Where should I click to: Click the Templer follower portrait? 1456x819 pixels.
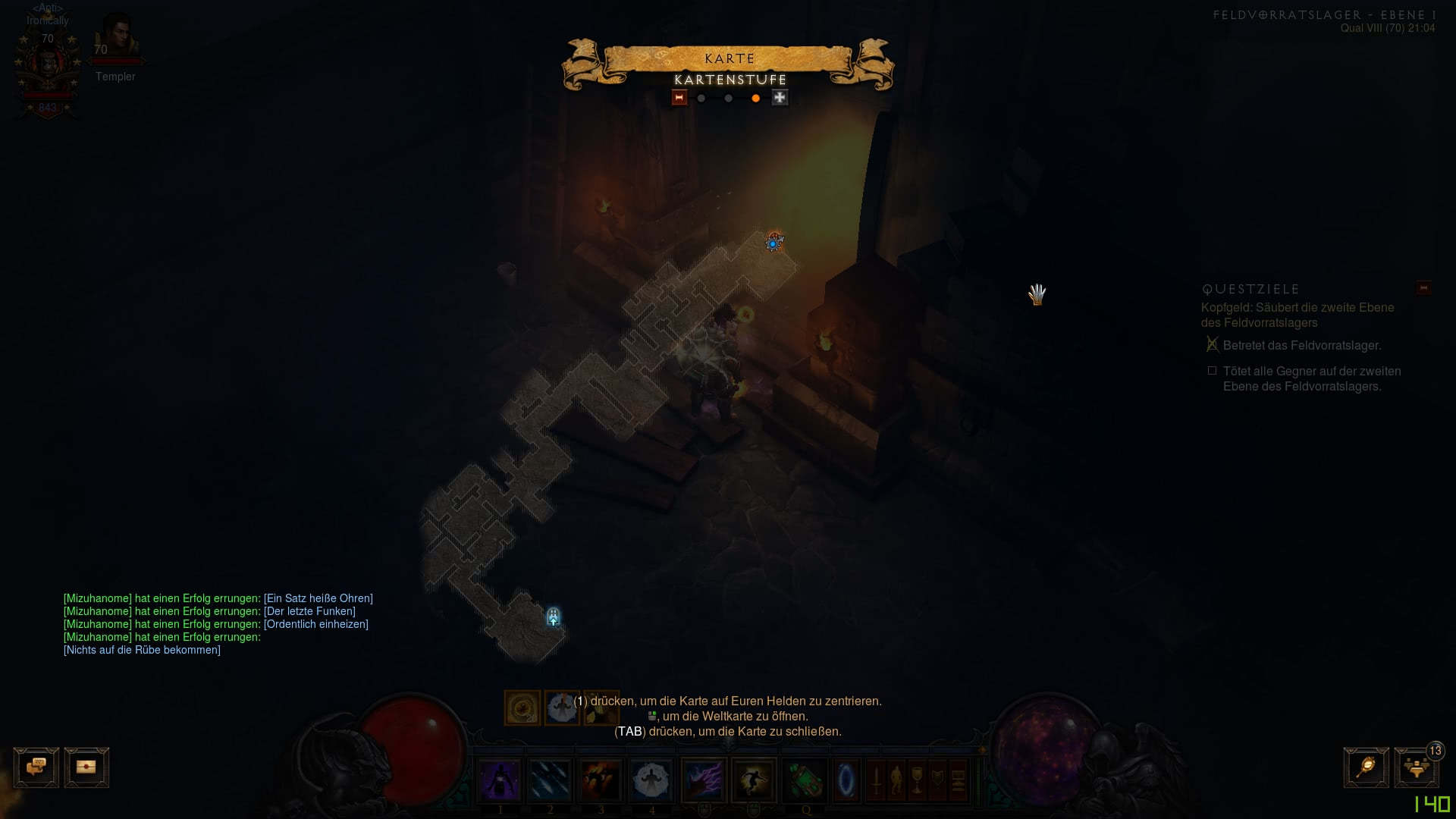pos(117,36)
